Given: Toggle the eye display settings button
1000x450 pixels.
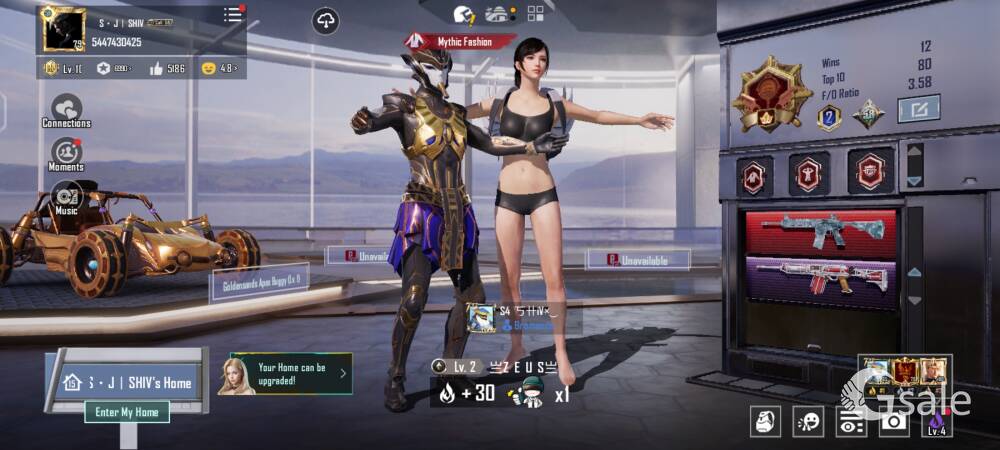Looking at the screenshot, I should point(851,422).
